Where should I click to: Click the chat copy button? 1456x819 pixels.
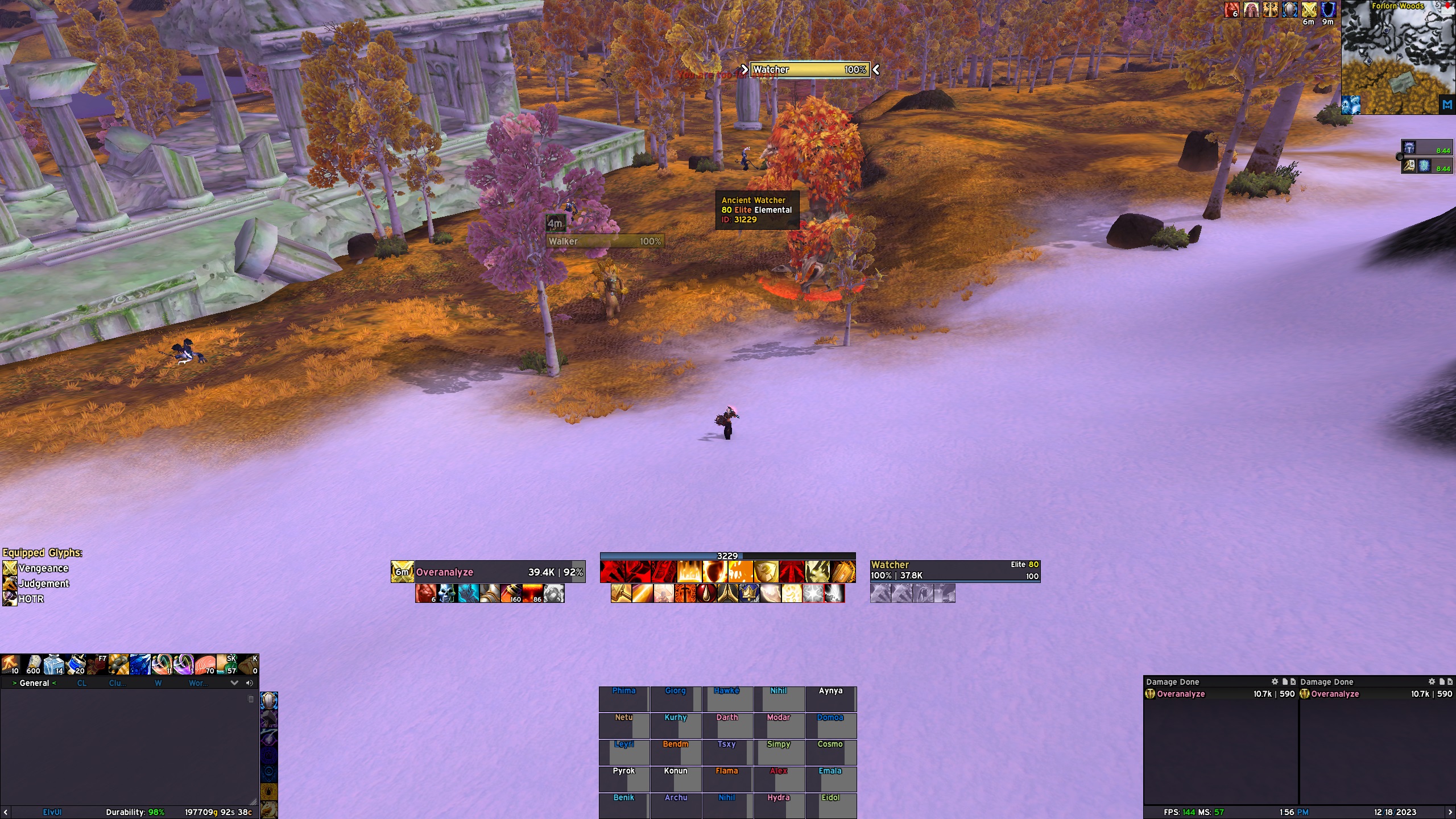(x=251, y=699)
